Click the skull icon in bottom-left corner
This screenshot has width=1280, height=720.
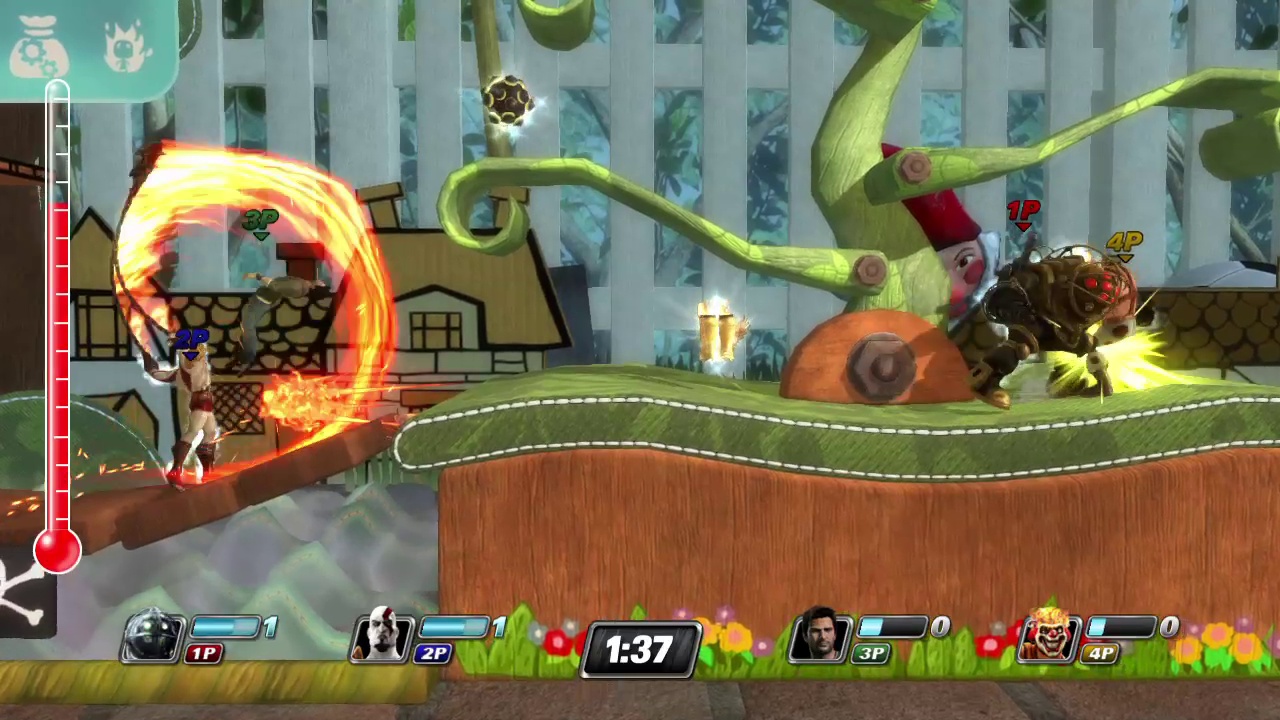20,590
